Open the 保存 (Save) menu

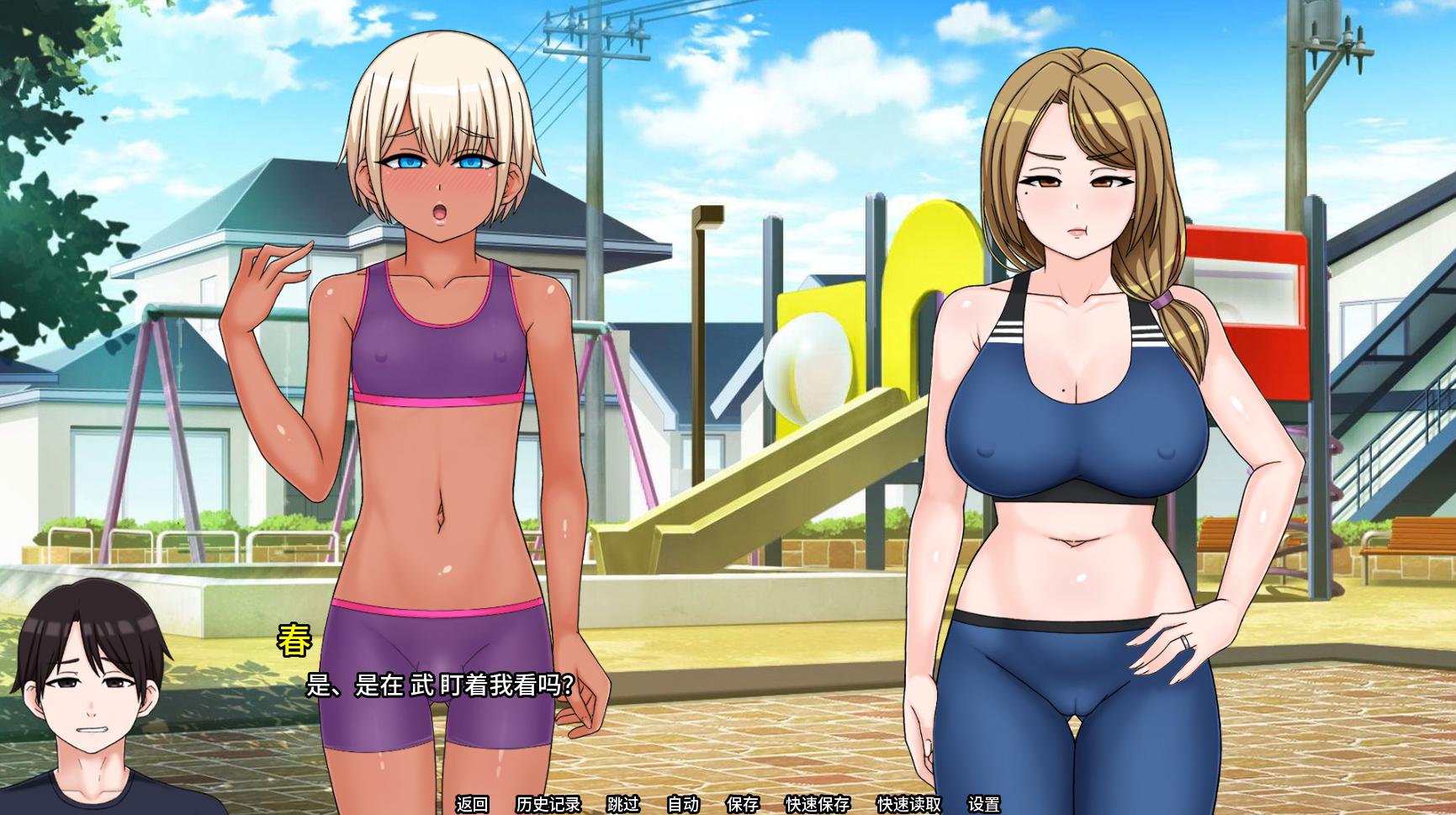[x=742, y=804]
